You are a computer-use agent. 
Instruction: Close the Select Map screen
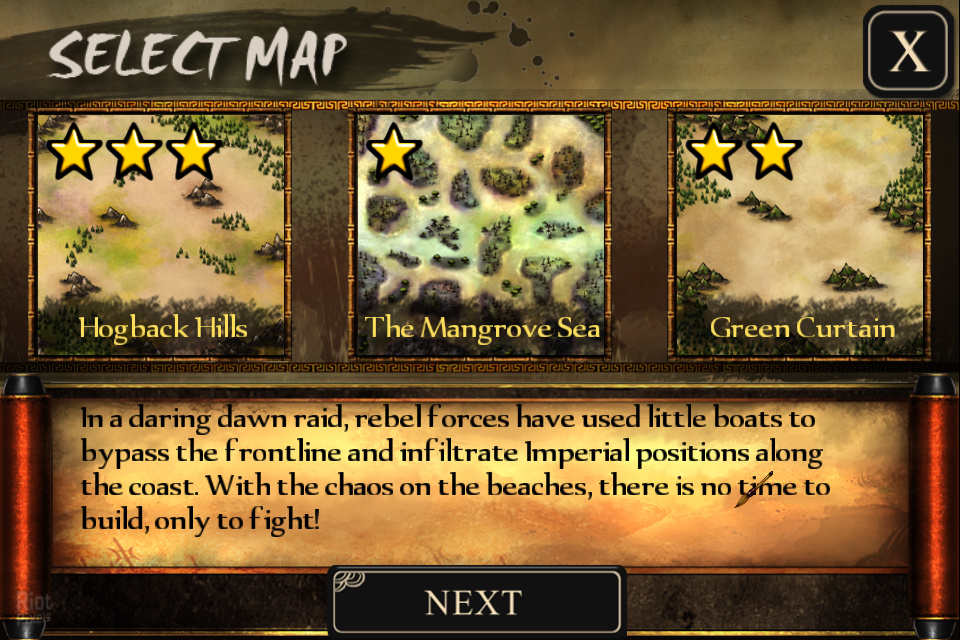click(x=908, y=52)
